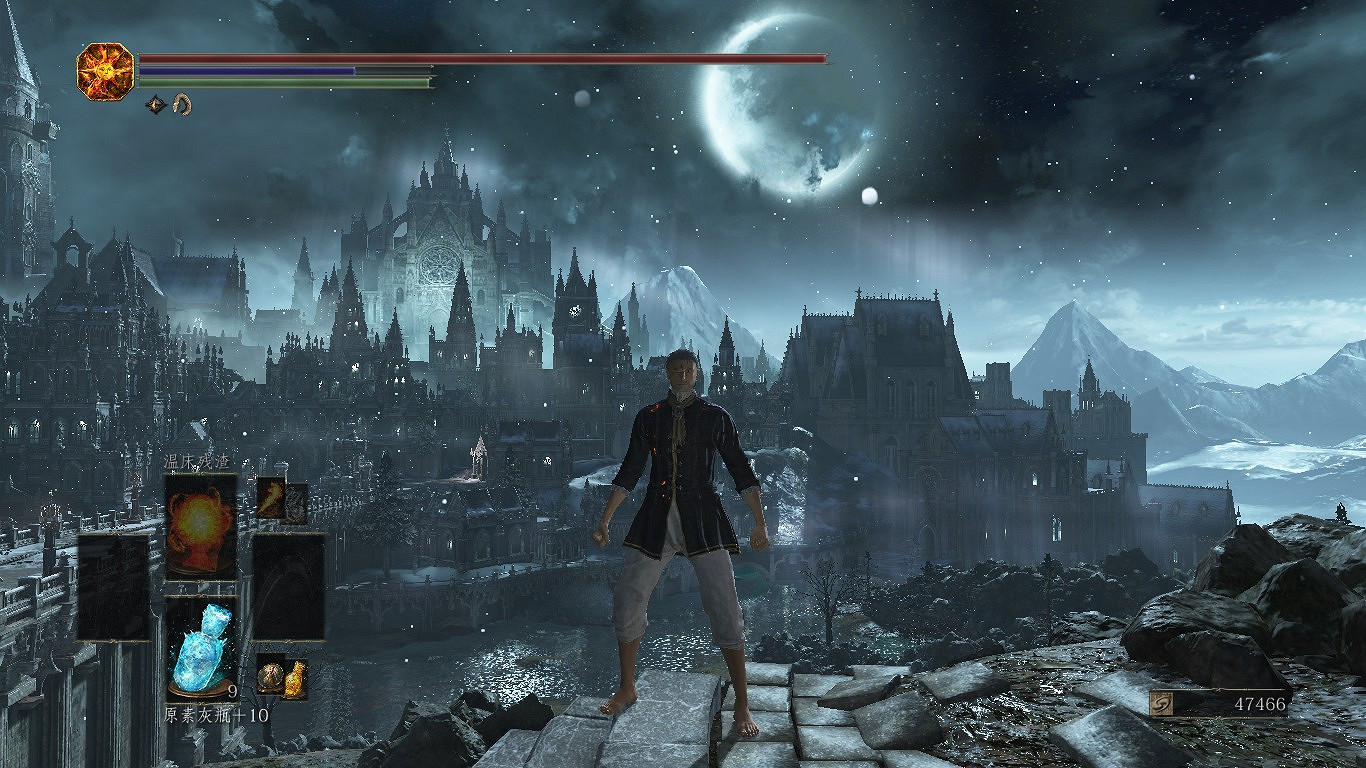Click the small round coin item icon
1366x768 pixels.
[270, 676]
